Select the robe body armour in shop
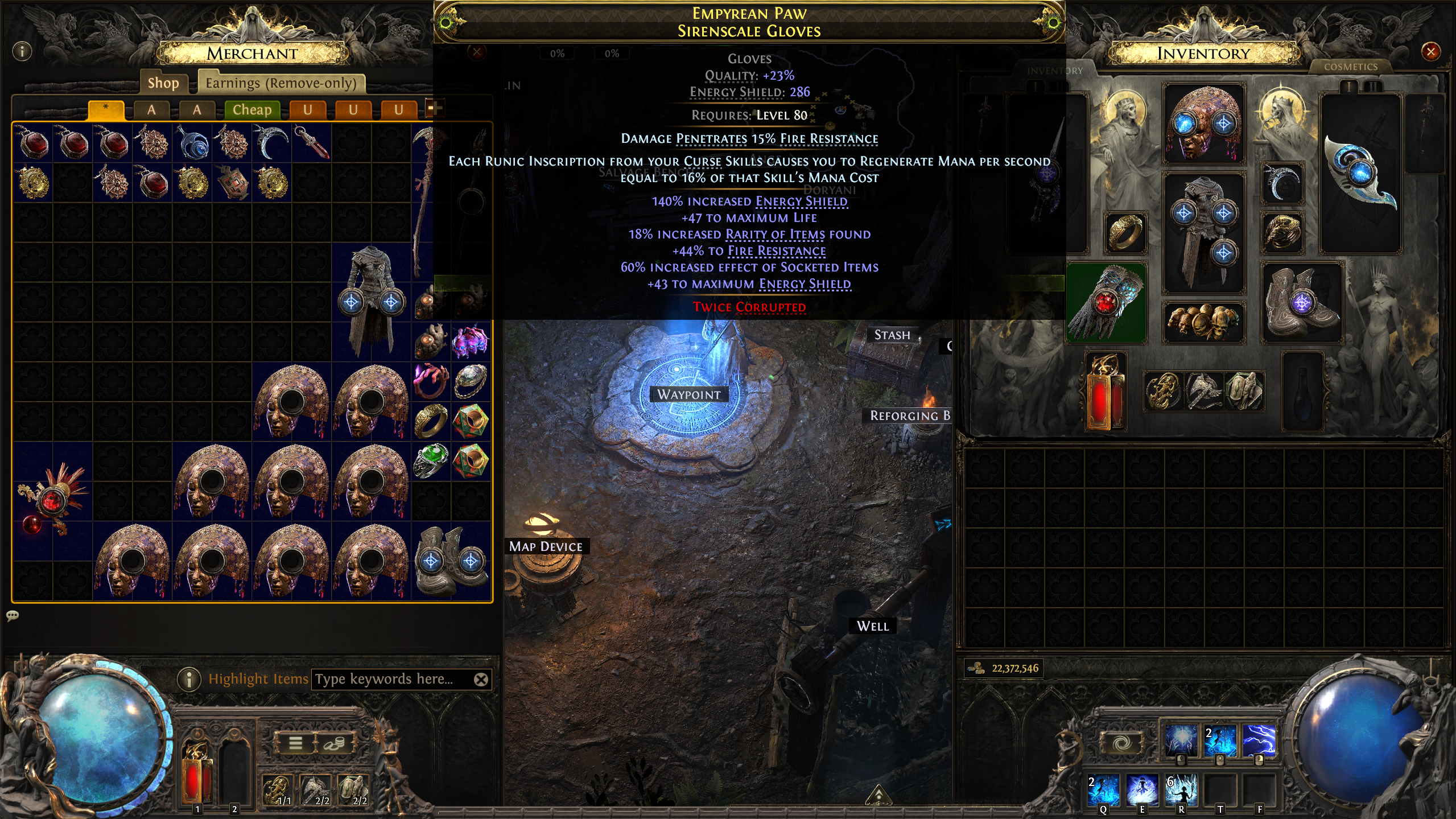1456x819 pixels. [371, 302]
